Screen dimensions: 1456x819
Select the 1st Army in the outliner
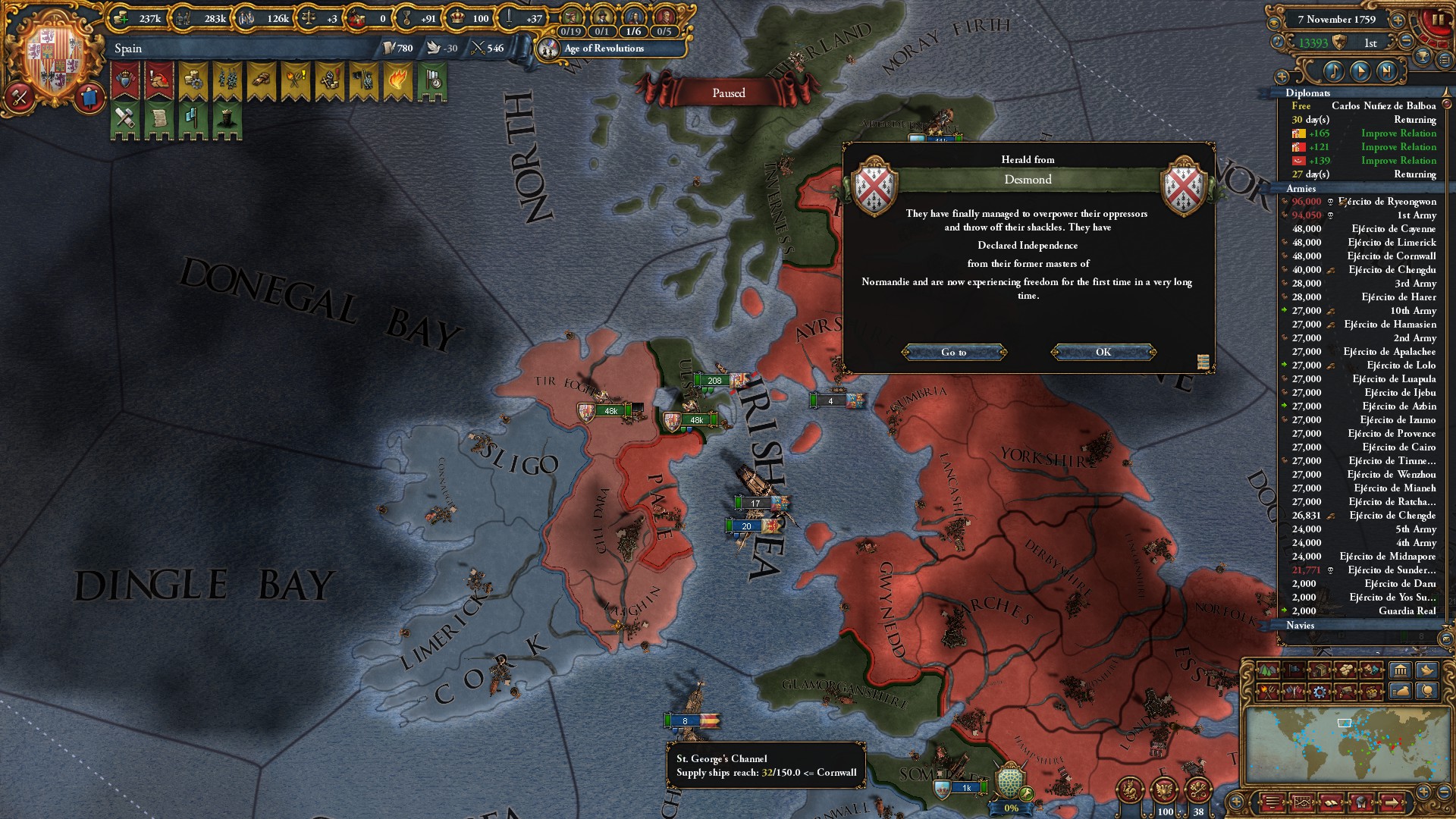pos(1416,215)
